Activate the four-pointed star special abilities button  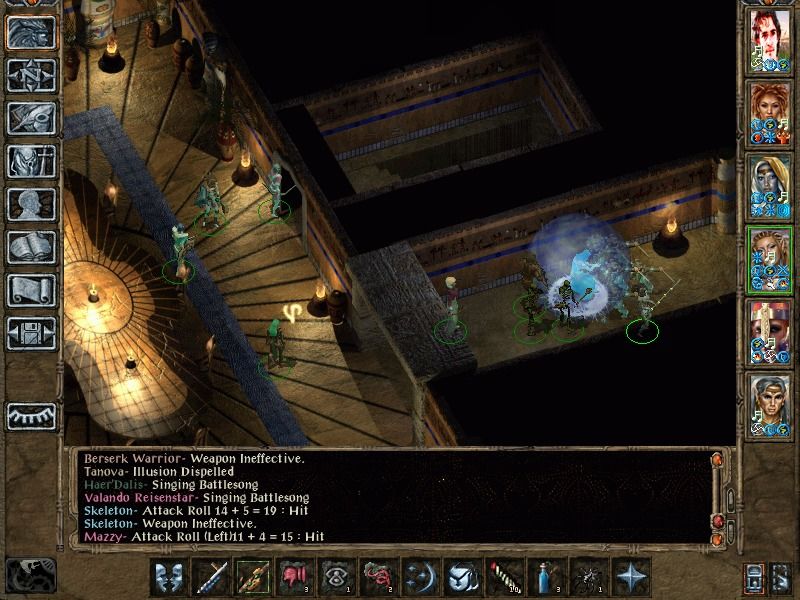point(631,577)
